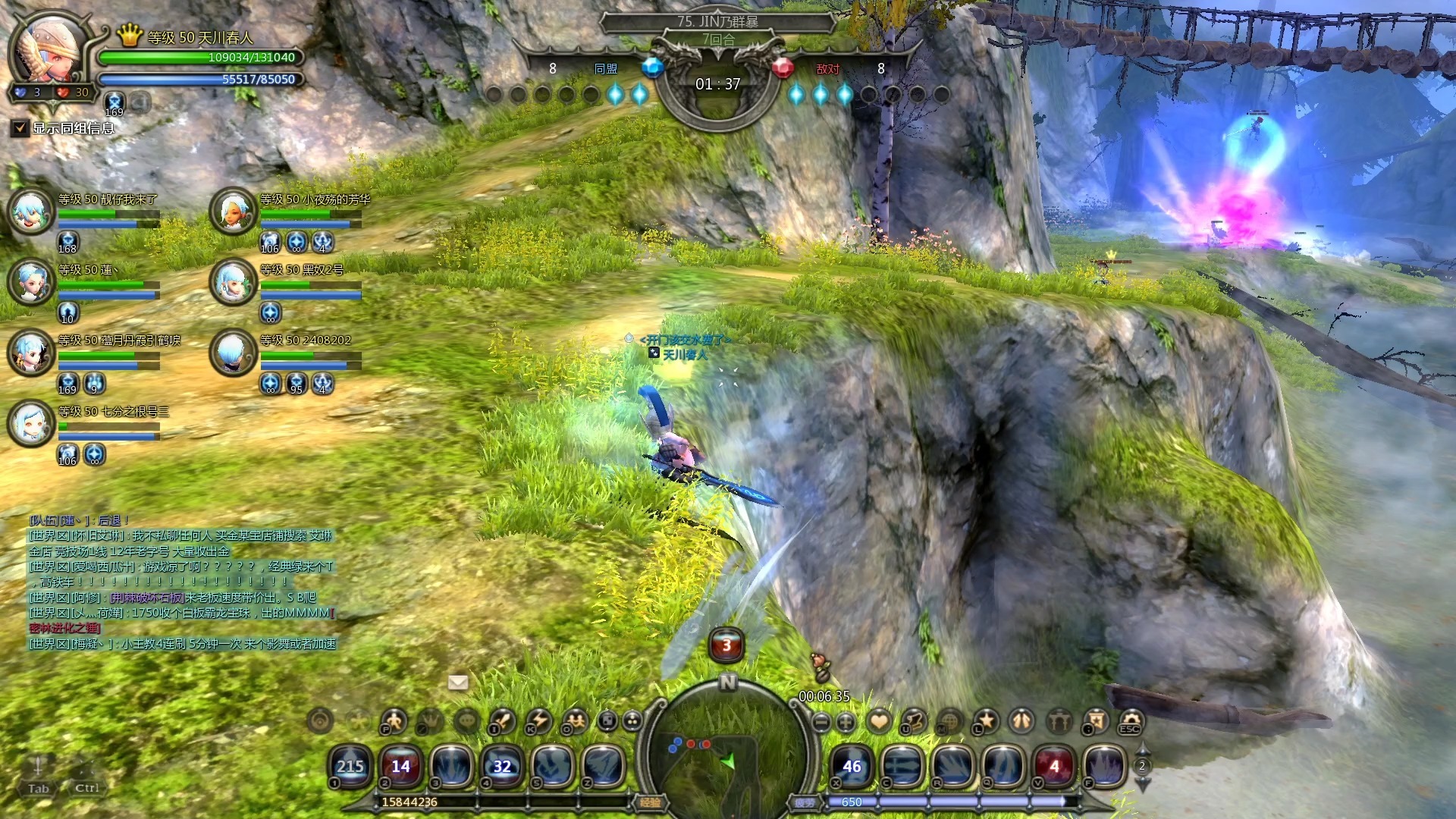Viewport: 1456px width, 819px height.
Task: Open the lightning bolt skills icon
Action: point(539,720)
